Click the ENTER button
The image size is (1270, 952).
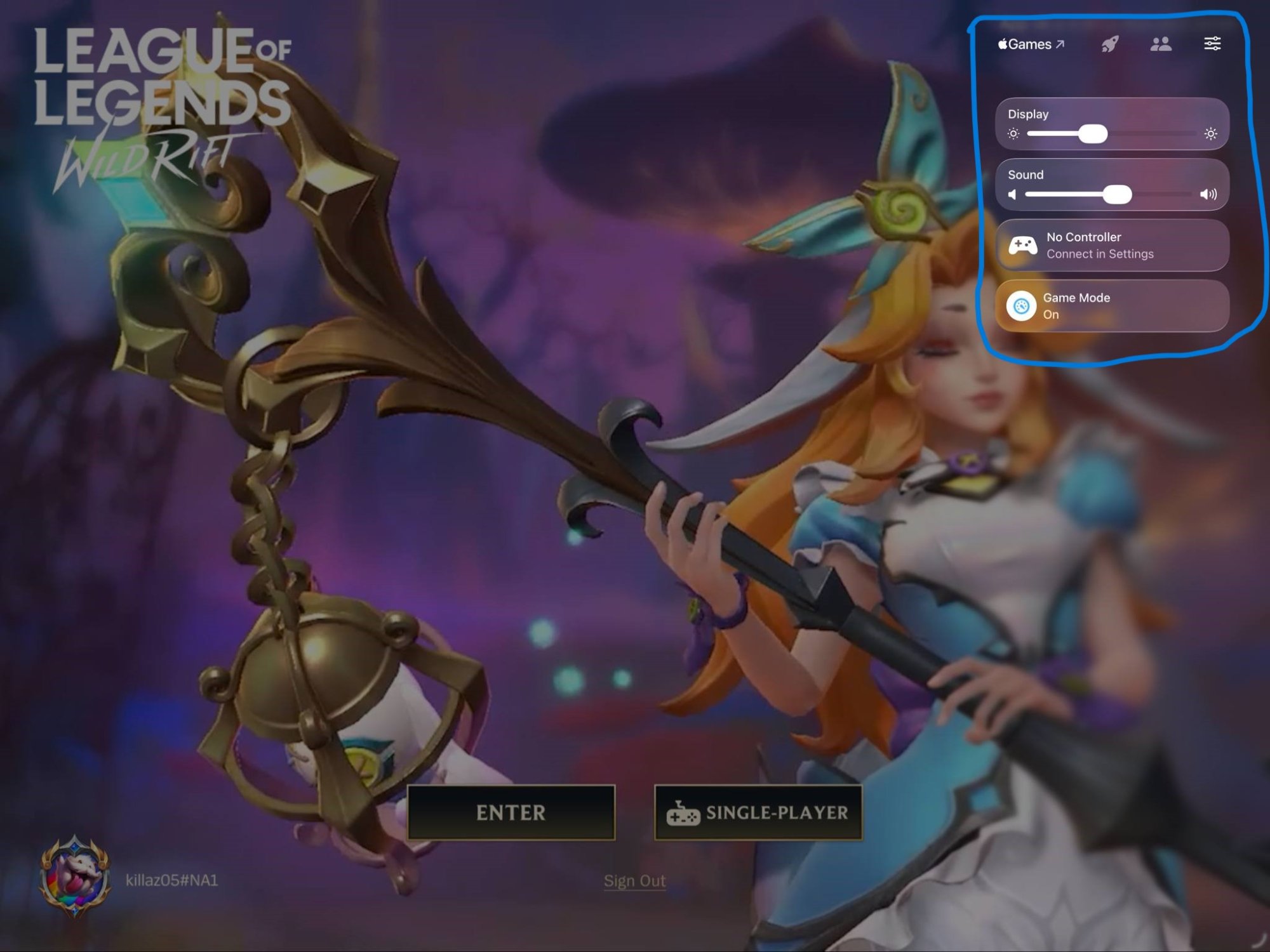[511, 812]
